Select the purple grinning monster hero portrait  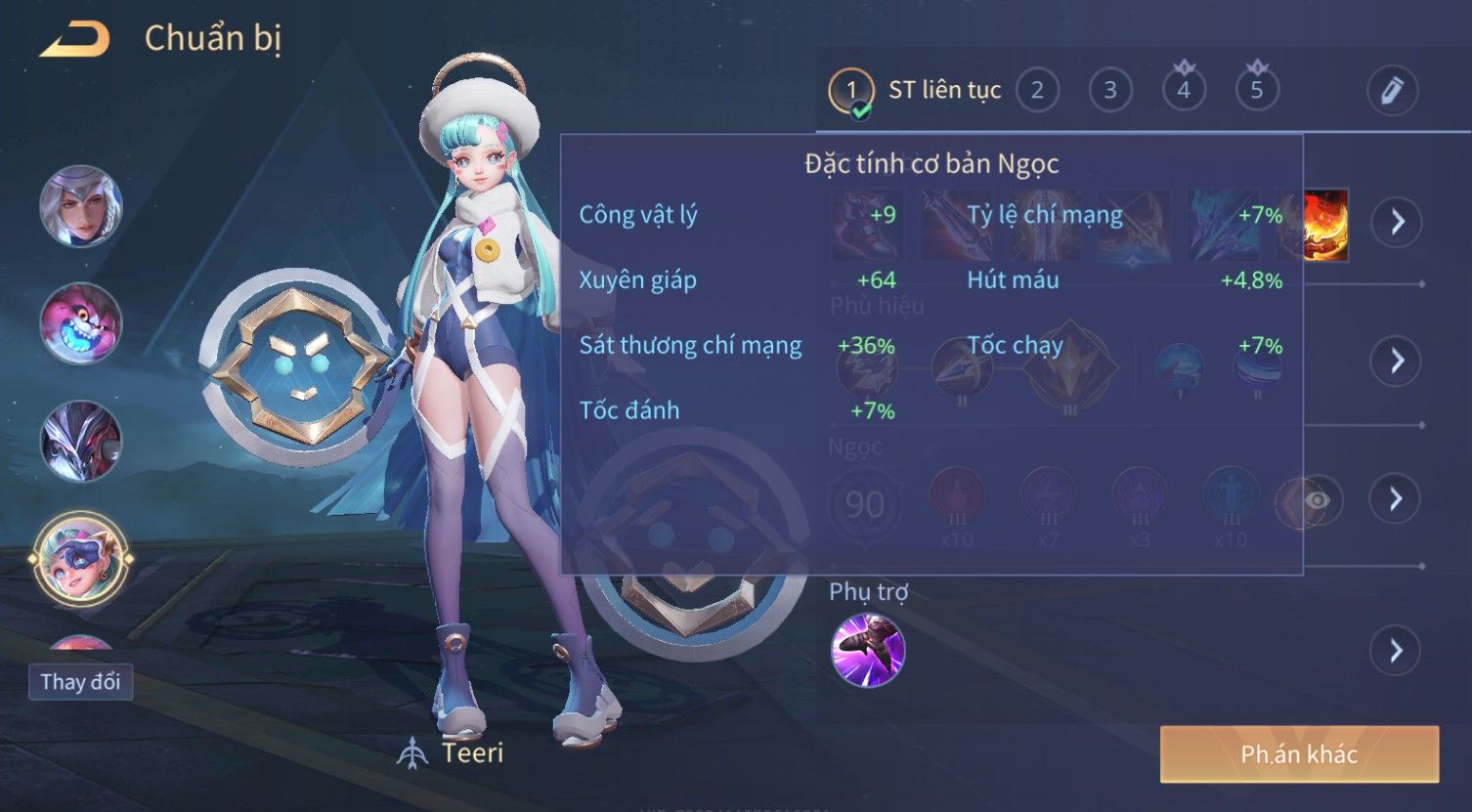[x=81, y=323]
